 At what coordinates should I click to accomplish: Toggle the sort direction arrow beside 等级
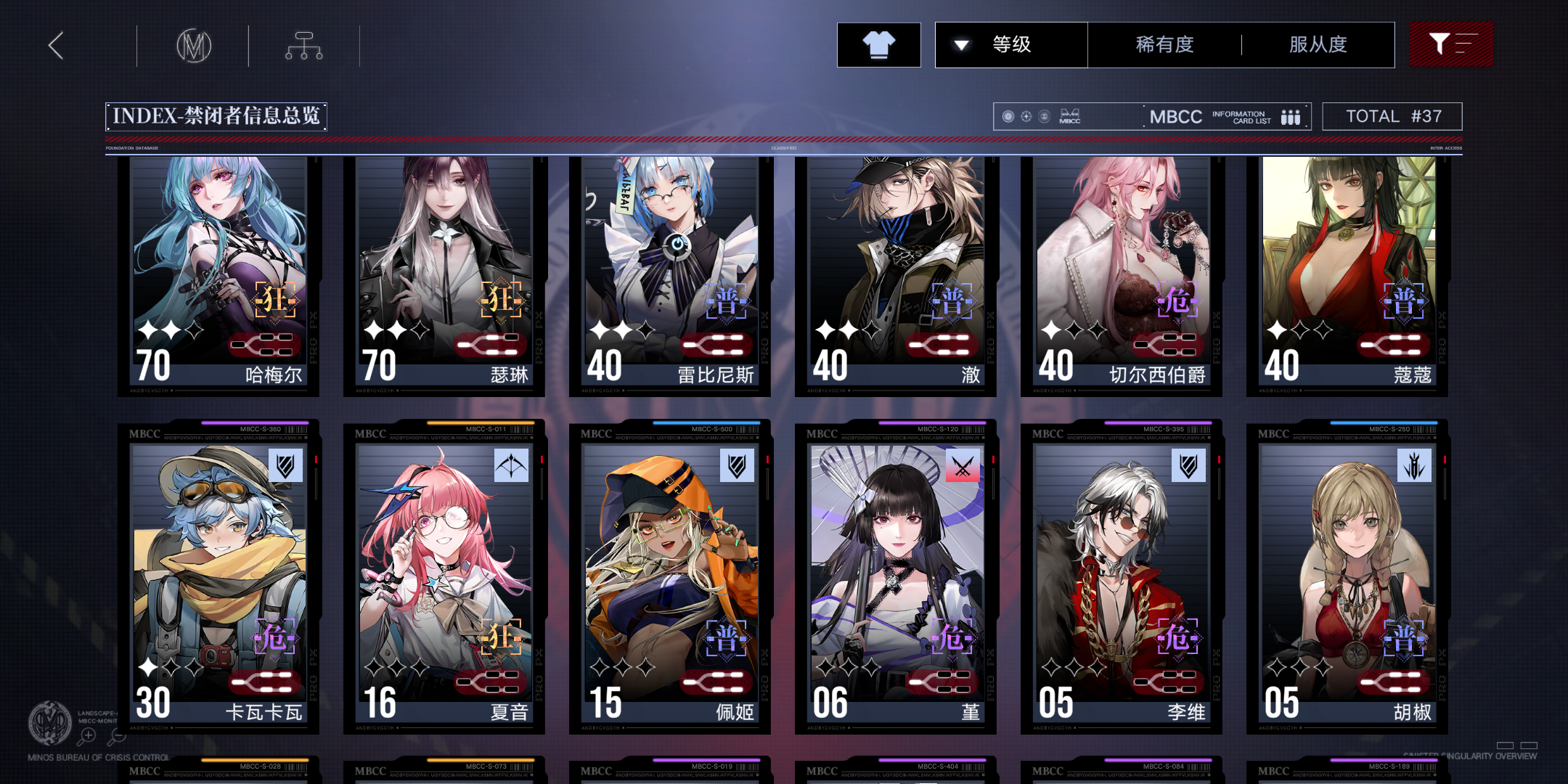pos(962,44)
